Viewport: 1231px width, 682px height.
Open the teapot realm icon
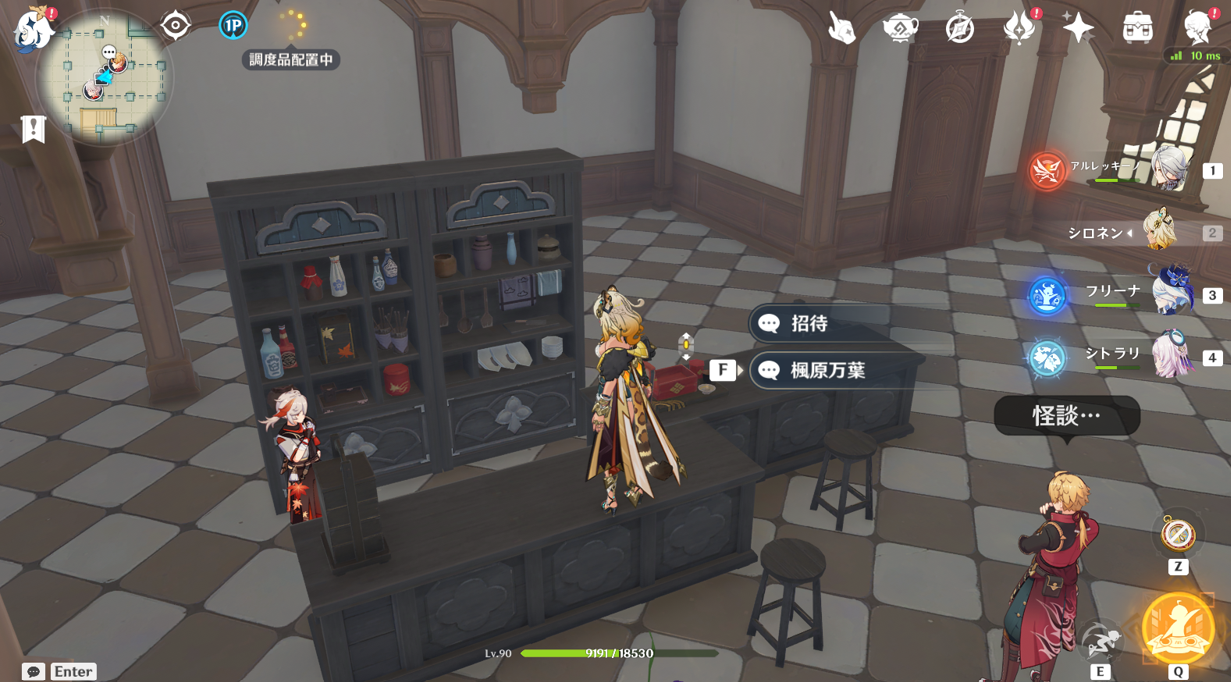900,27
